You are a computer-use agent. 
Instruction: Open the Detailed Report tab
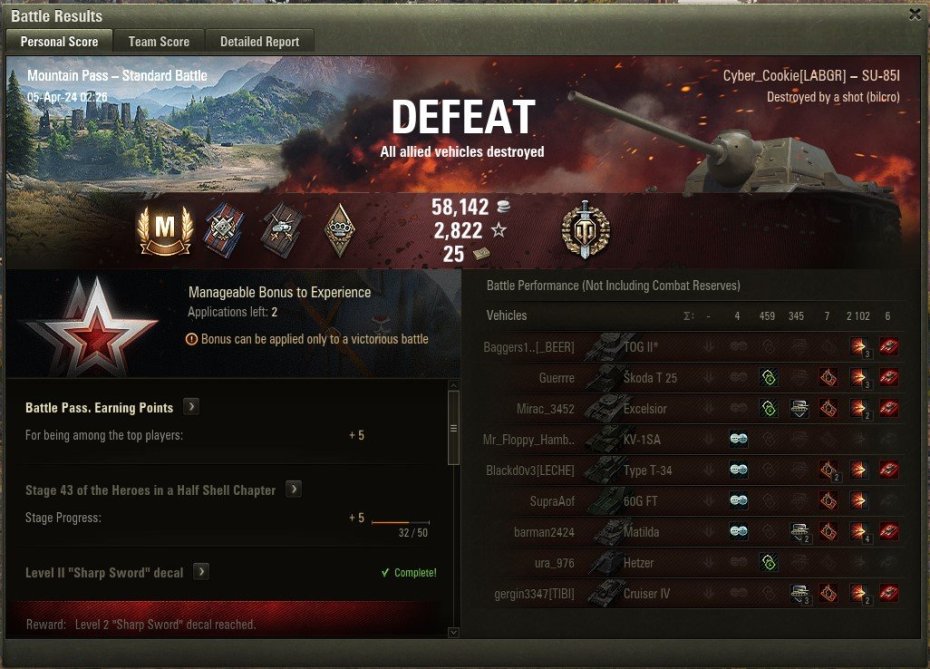tap(260, 42)
